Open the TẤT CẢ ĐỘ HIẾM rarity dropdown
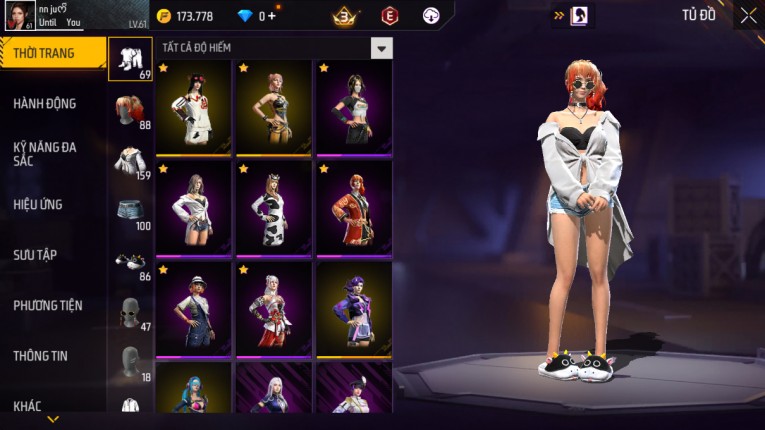The width and height of the screenshot is (765, 430). click(381, 48)
